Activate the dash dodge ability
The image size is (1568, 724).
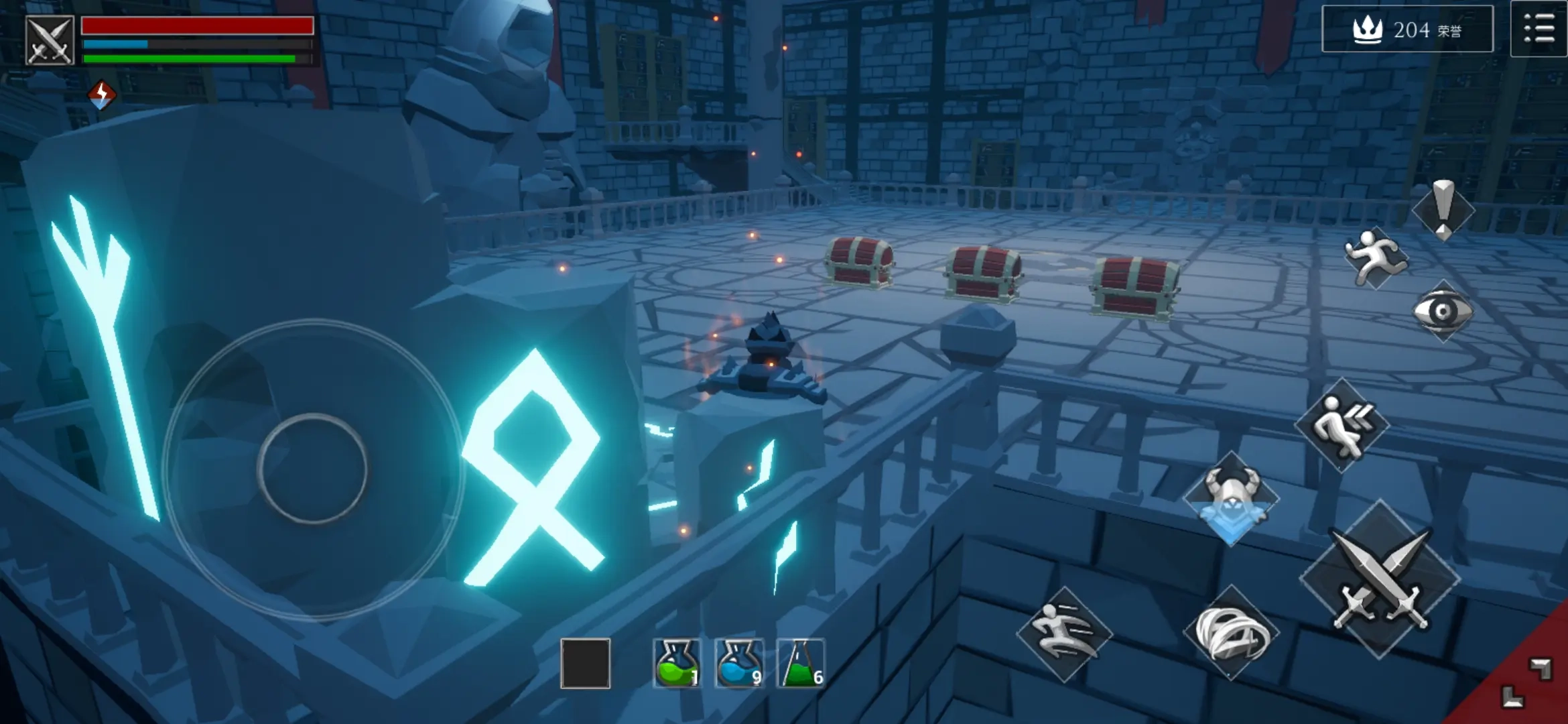(x=1342, y=425)
